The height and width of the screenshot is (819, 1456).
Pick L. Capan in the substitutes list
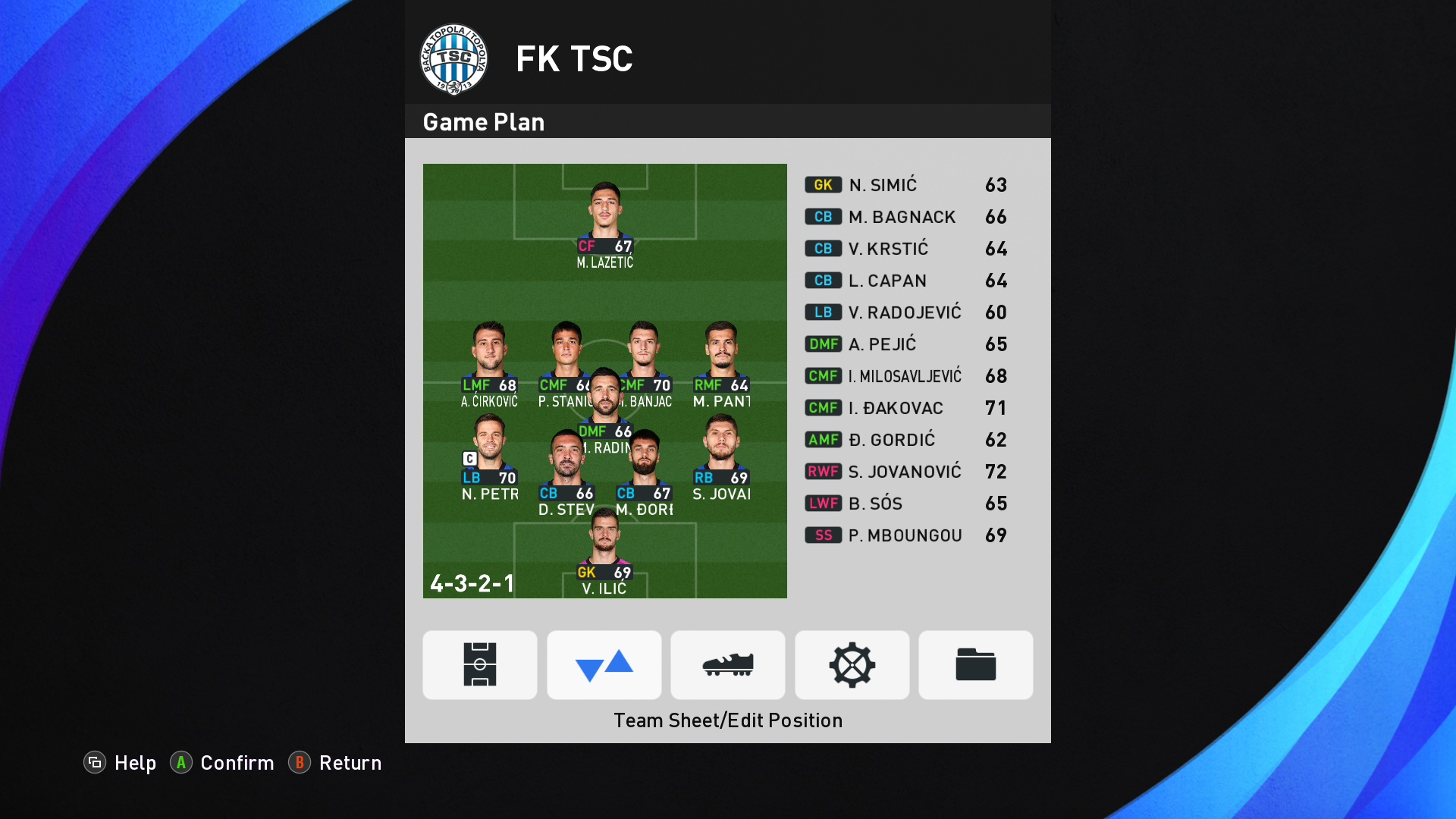[906, 281]
